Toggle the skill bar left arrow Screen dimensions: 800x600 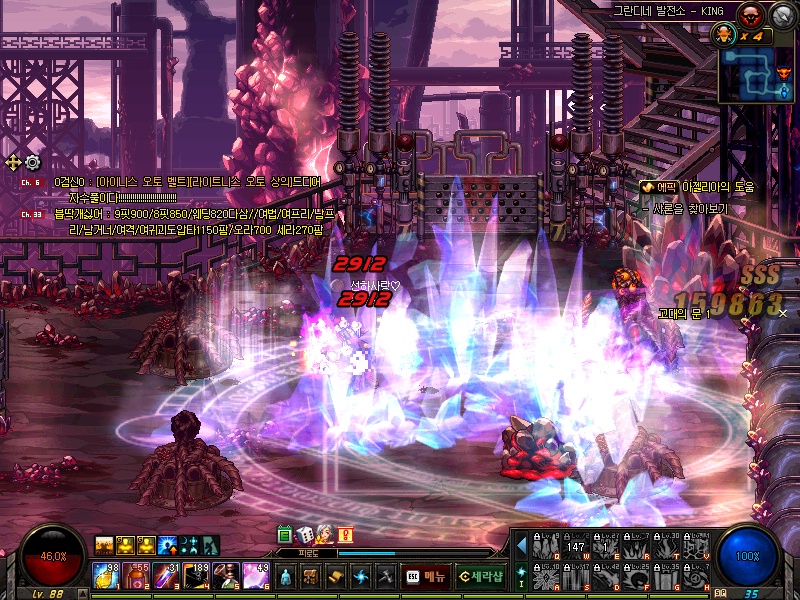pos(521,545)
